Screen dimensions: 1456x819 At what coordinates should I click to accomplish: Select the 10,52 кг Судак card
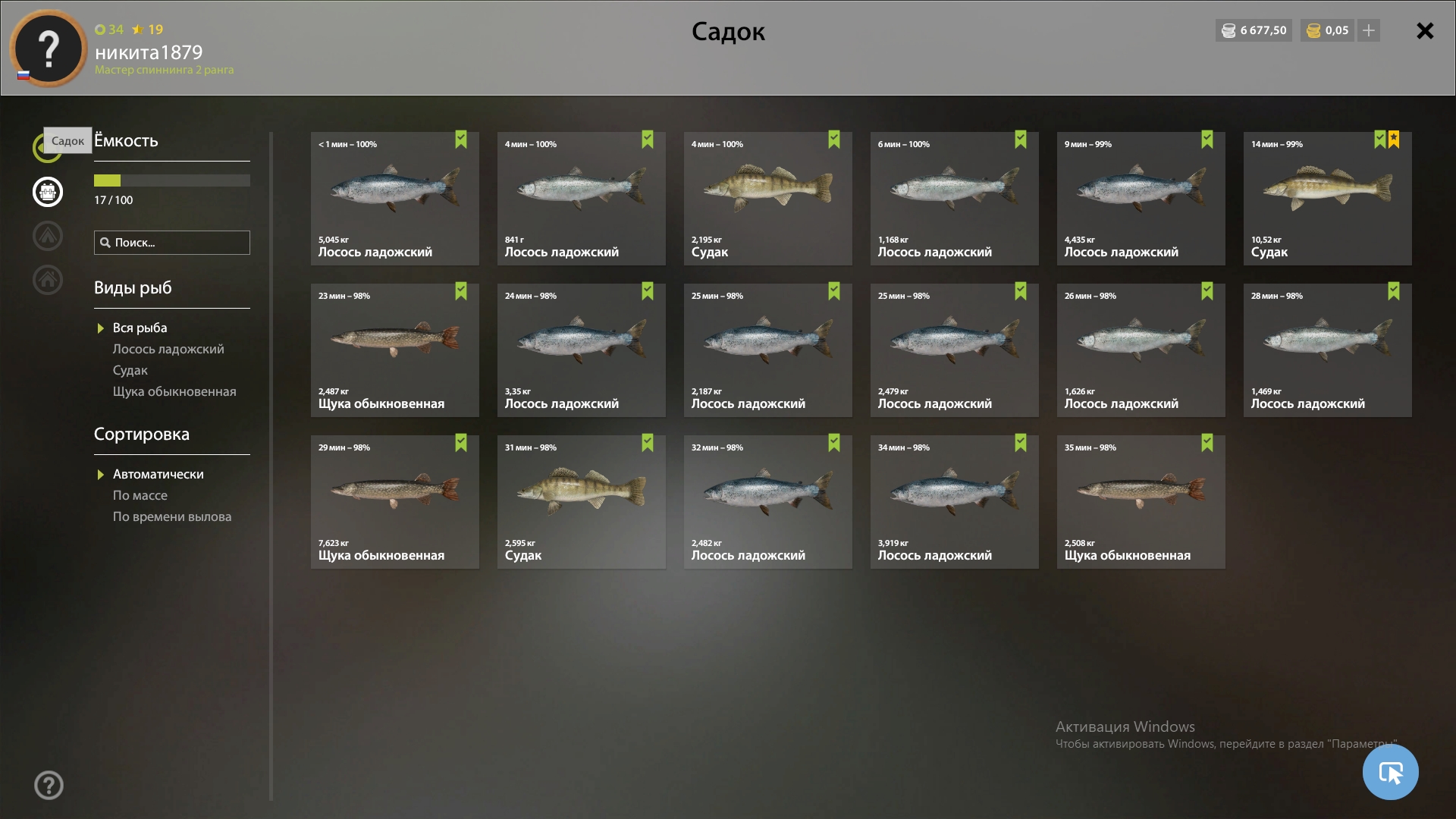click(x=1327, y=199)
